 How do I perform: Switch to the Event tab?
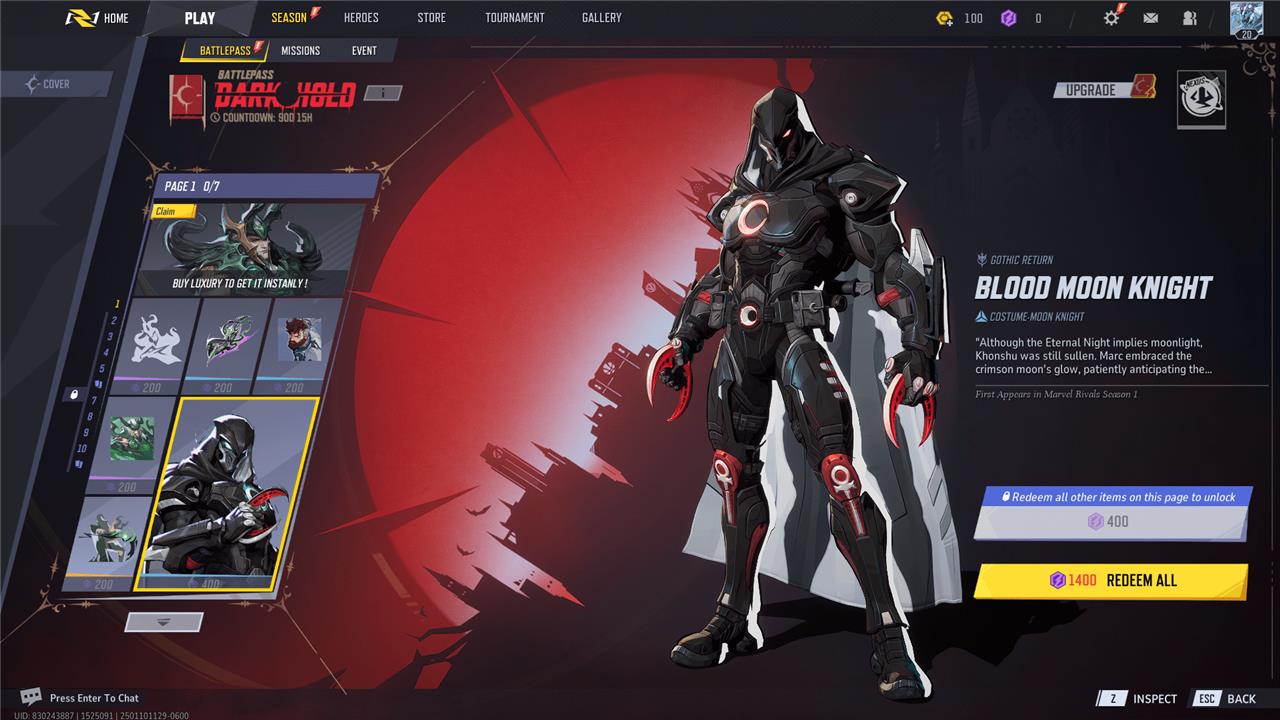tap(364, 51)
